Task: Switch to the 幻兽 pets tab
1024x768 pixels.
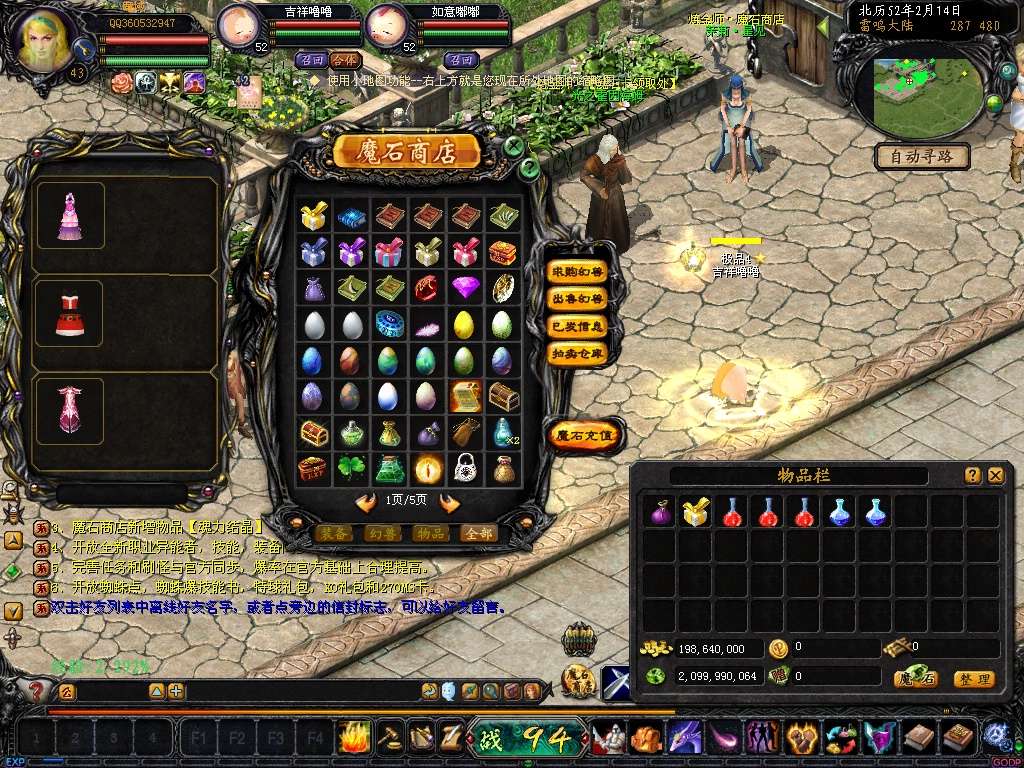Action: pos(381,534)
